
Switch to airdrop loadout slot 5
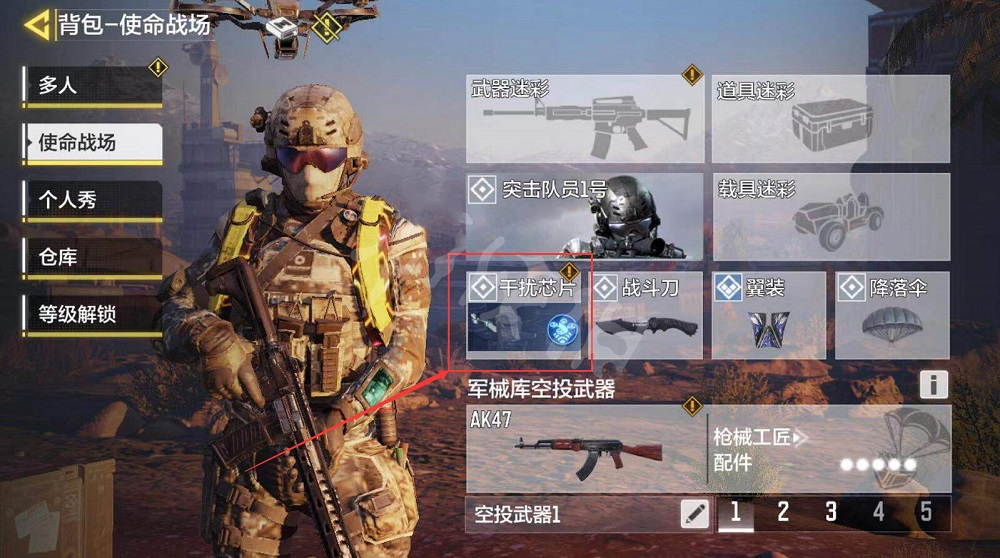(x=926, y=513)
